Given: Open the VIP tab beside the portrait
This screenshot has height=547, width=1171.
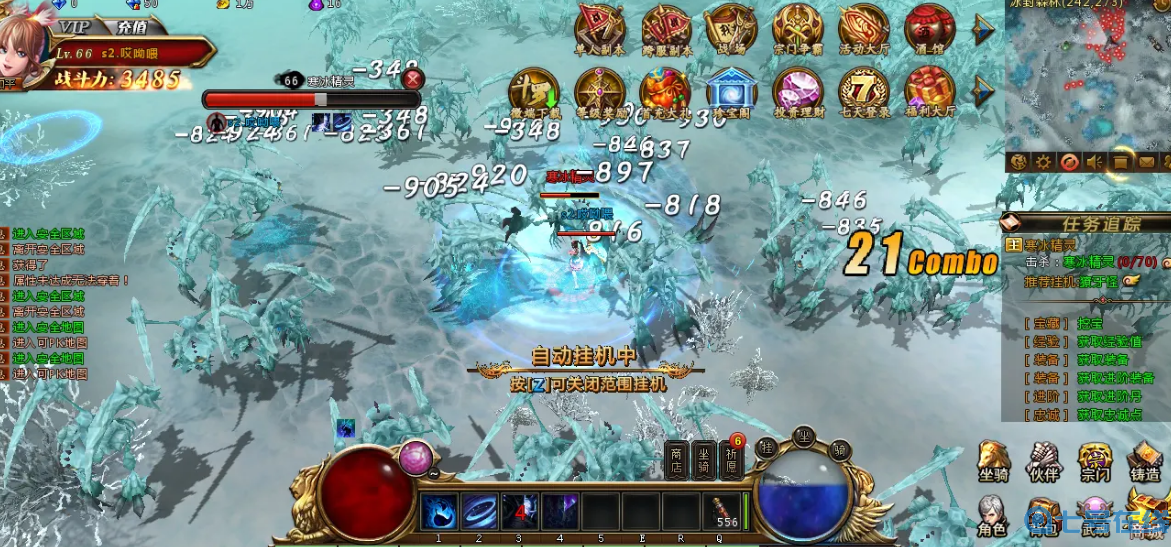Looking at the screenshot, I should click(75, 26).
